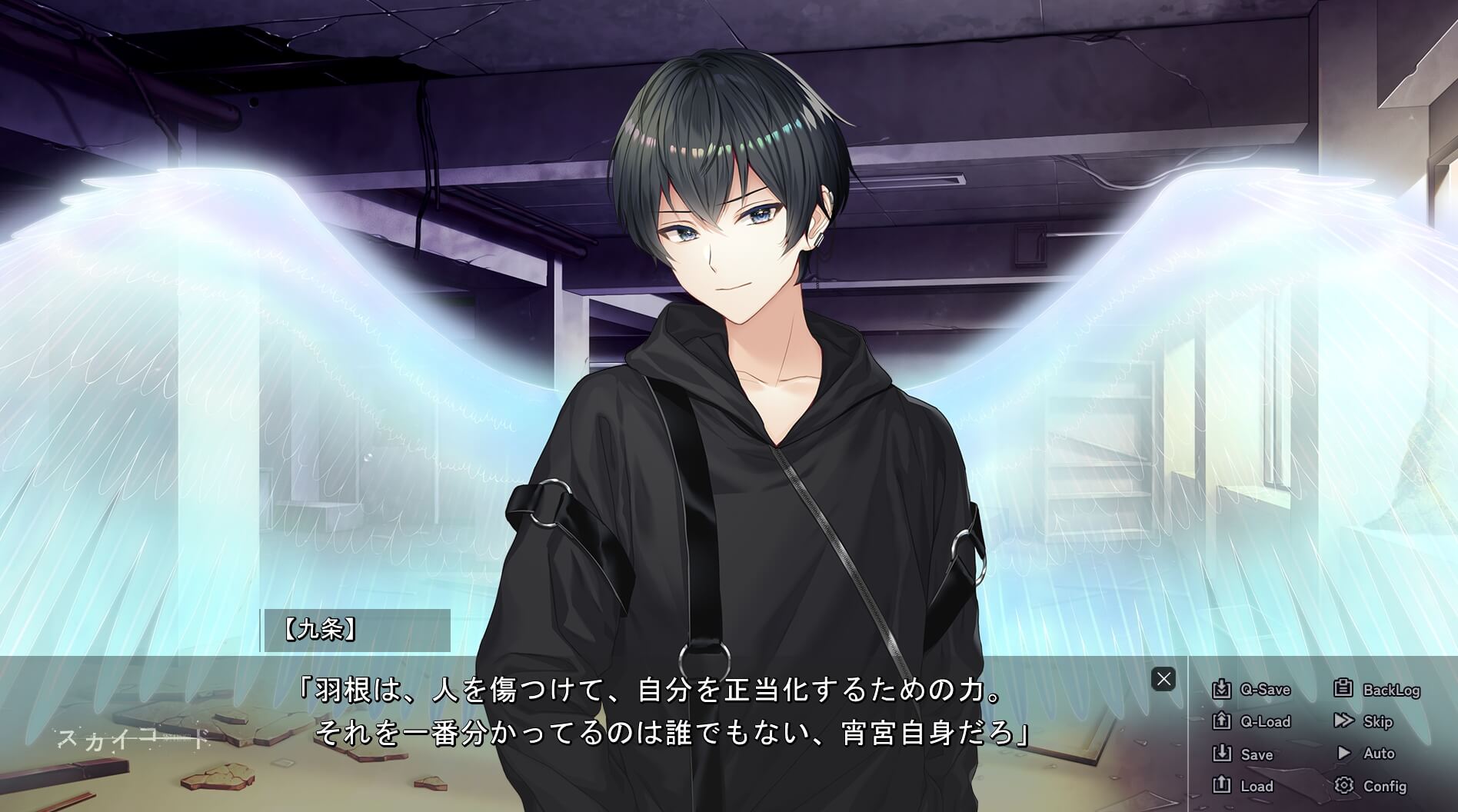Image resolution: width=1458 pixels, height=812 pixels.
Task: Hide the dialogue box with the X button
Action: pos(1163,680)
